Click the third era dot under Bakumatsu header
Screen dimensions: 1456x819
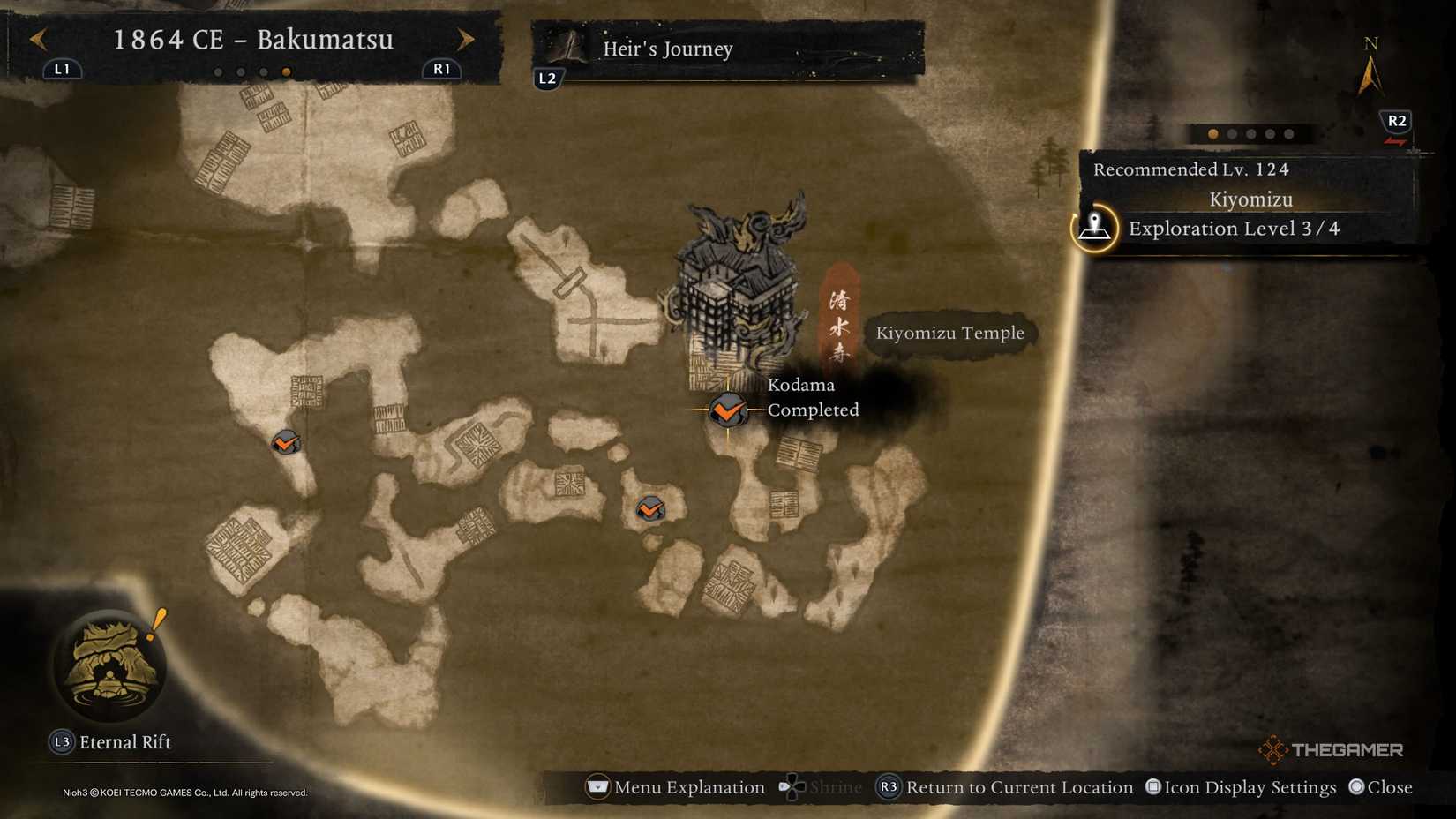point(264,71)
